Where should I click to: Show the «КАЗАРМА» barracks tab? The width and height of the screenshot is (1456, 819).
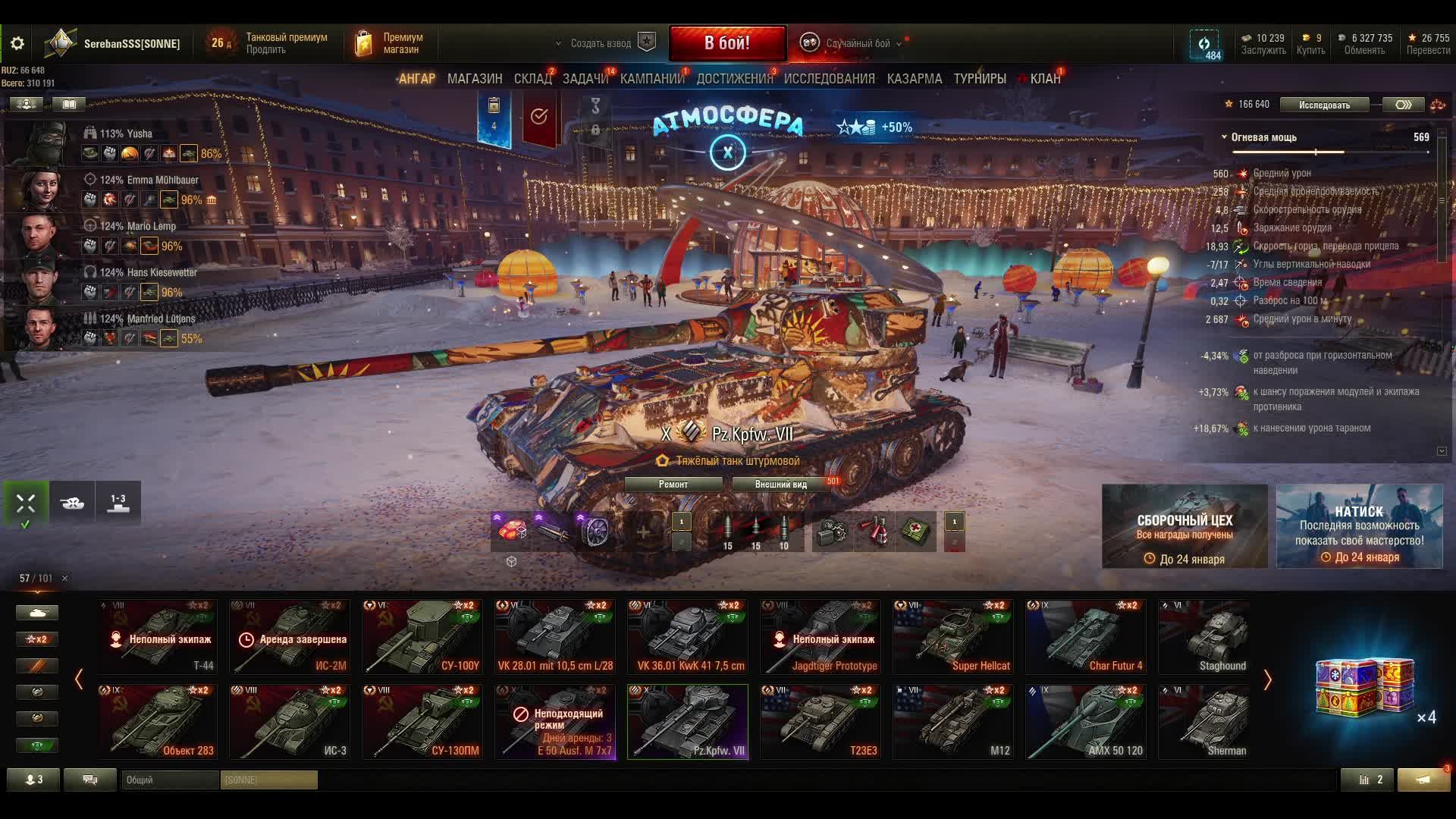coord(914,79)
